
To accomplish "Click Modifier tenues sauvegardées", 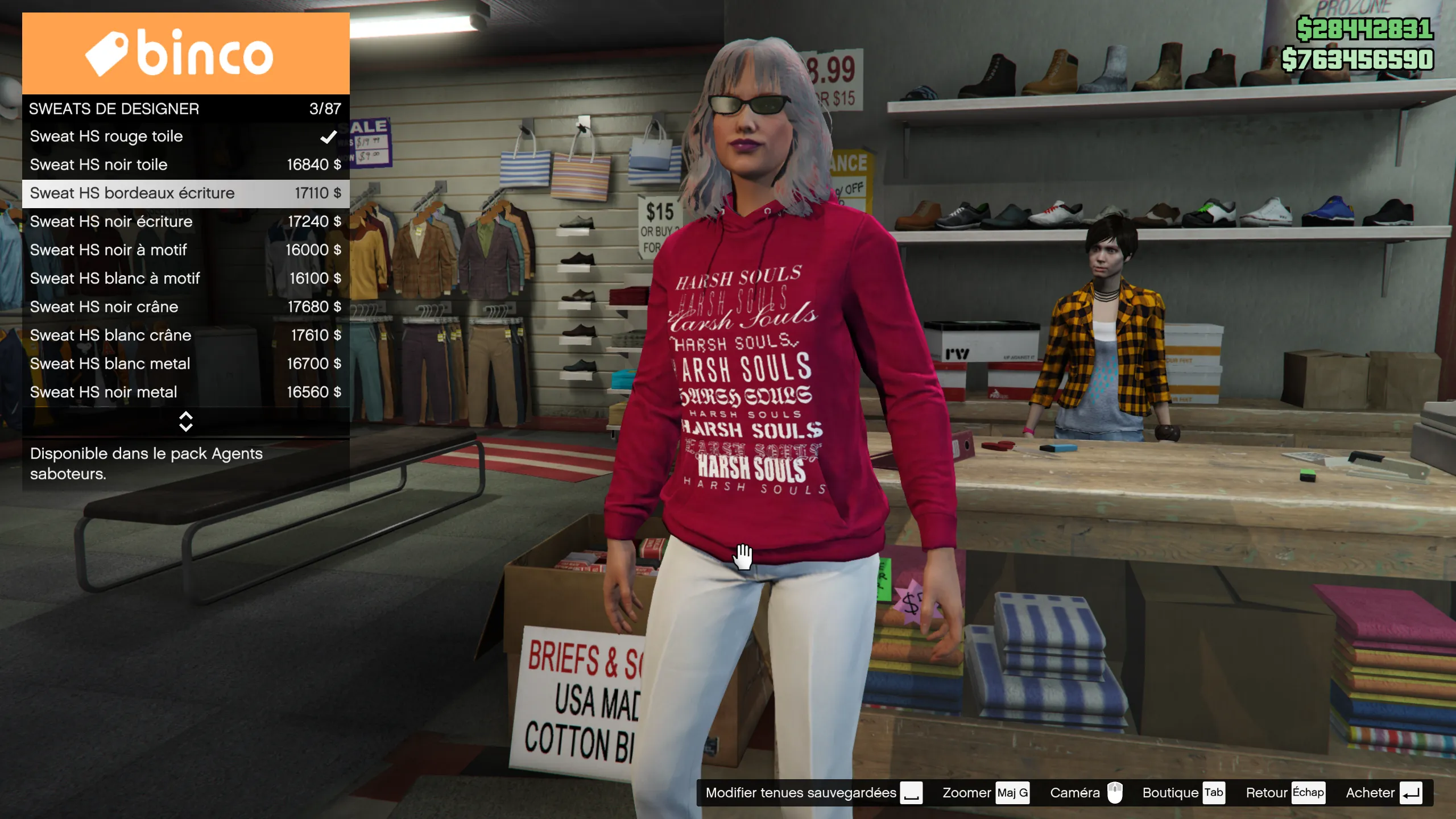I will click(x=813, y=793).
